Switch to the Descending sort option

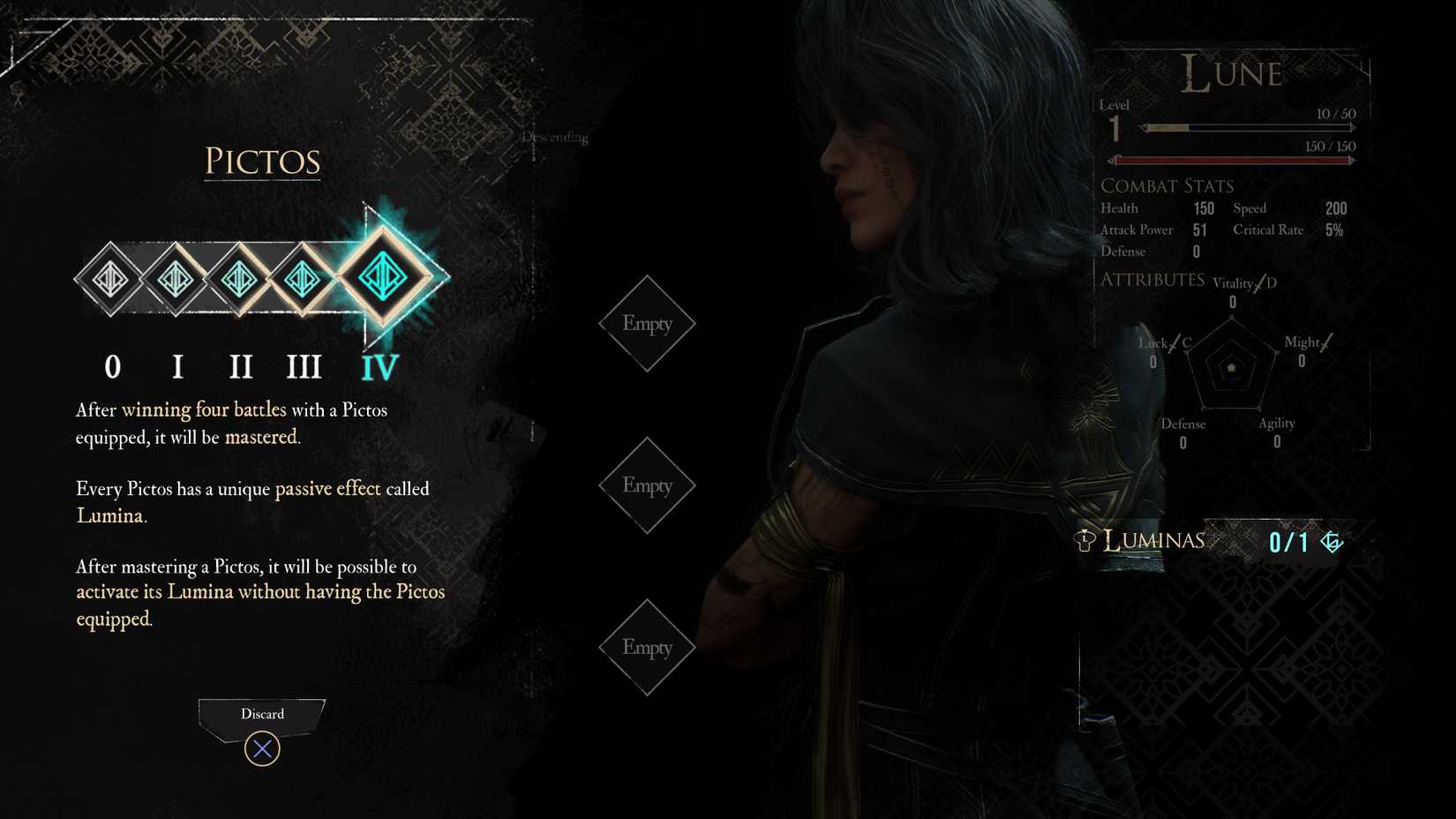(554, 137)
